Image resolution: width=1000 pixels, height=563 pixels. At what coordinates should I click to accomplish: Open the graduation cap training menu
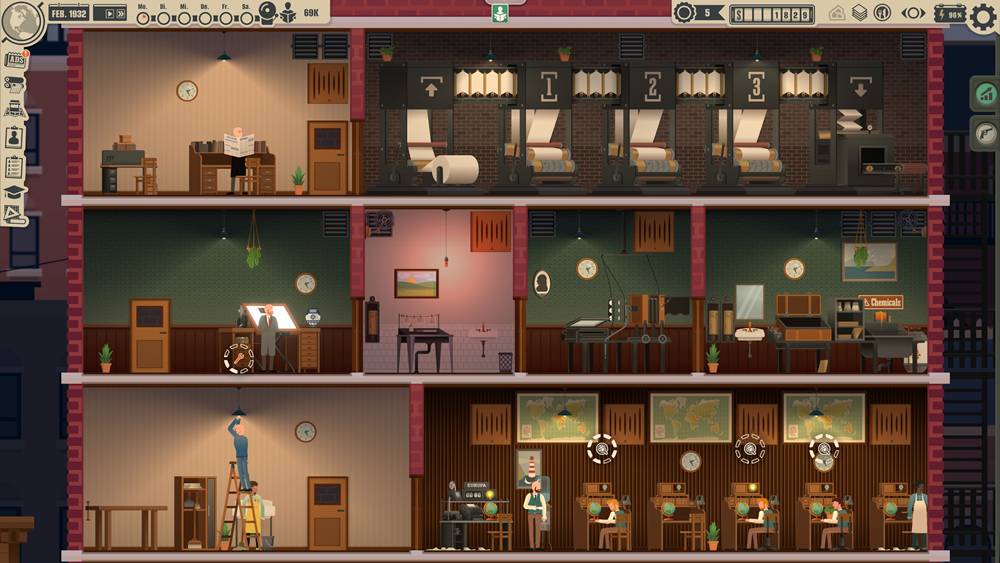click(x=15, y=191)
